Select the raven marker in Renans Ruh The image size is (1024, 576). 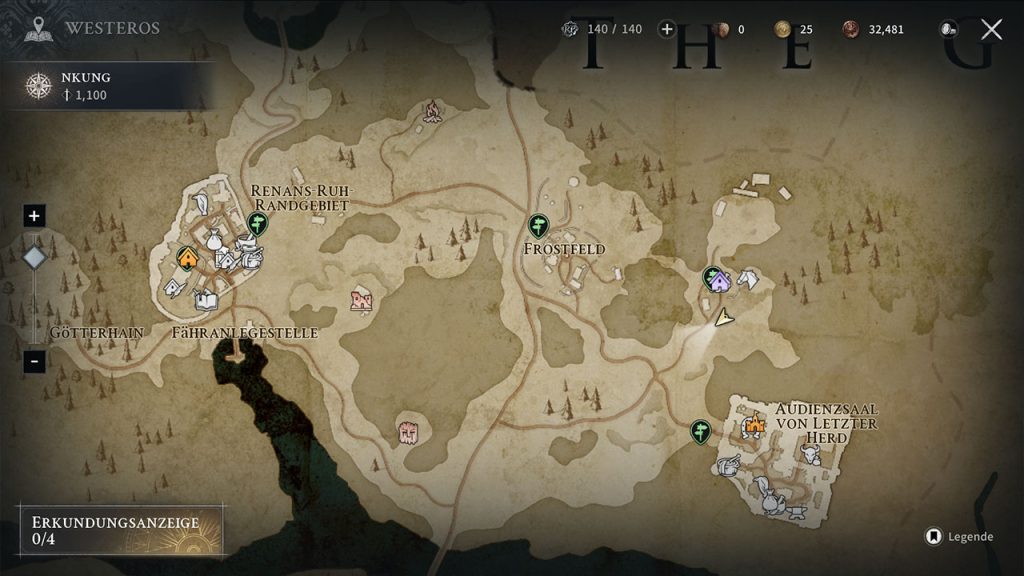pos(201,203)
